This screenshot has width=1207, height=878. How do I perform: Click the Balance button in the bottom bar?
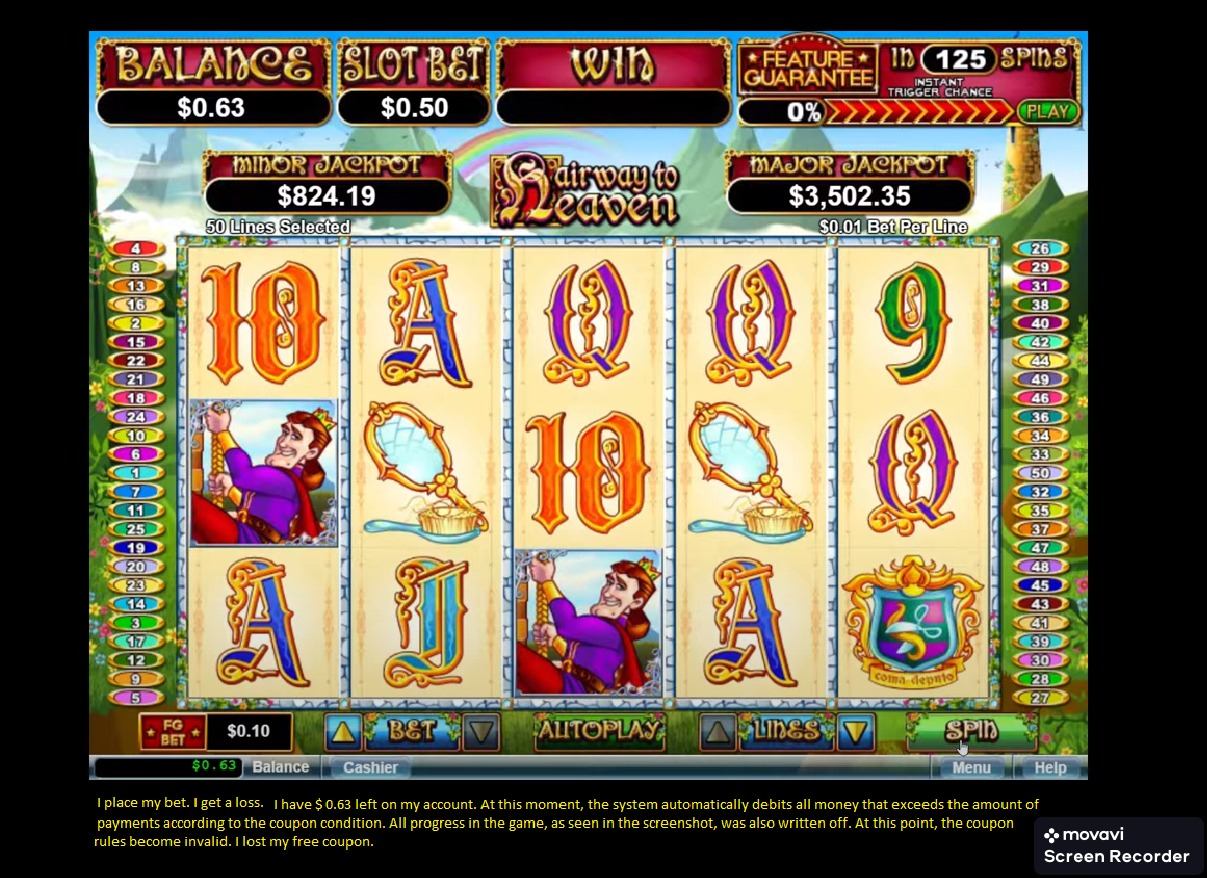[280, 767]
